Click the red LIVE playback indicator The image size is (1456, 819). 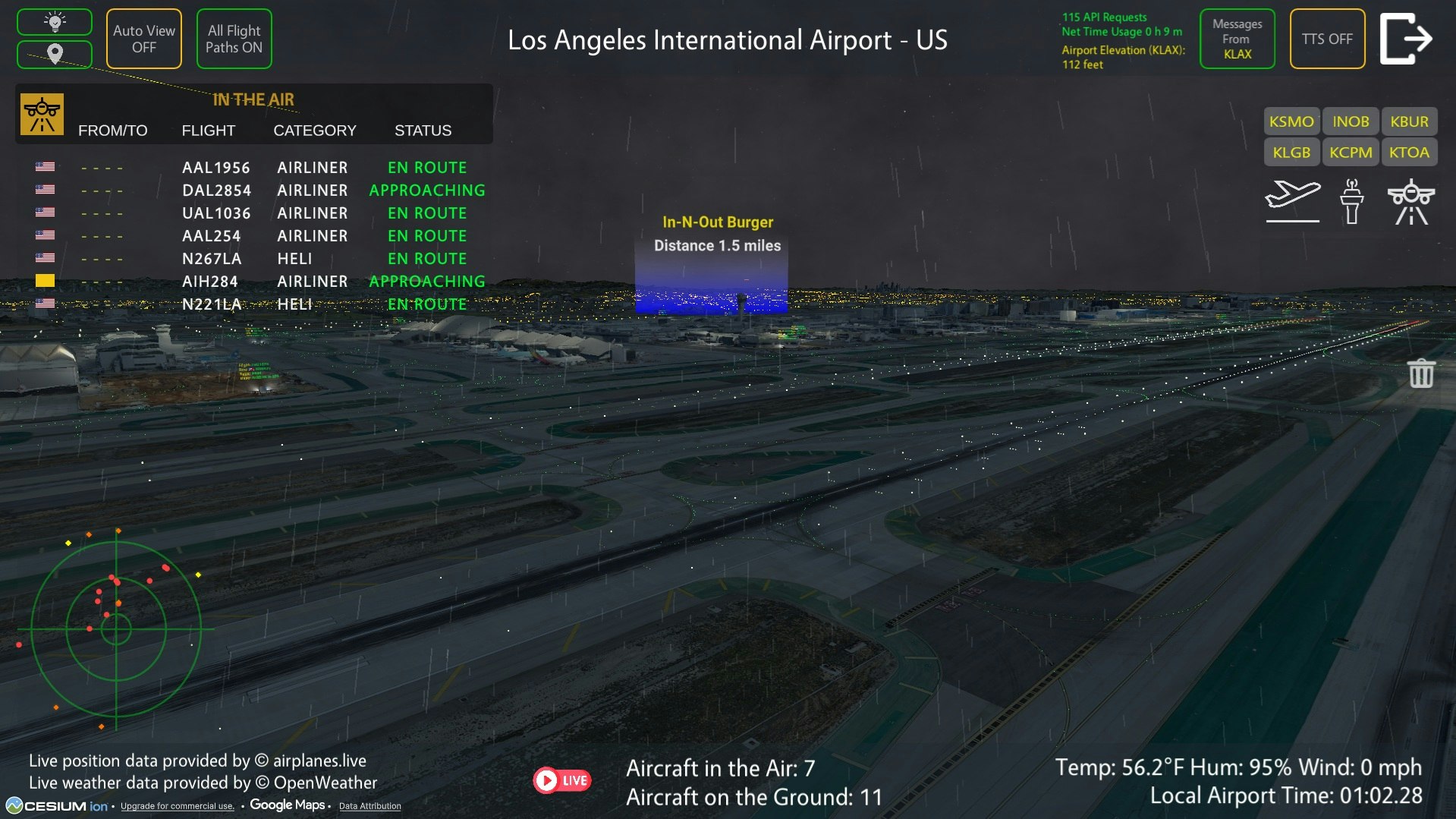pos(563,780)
